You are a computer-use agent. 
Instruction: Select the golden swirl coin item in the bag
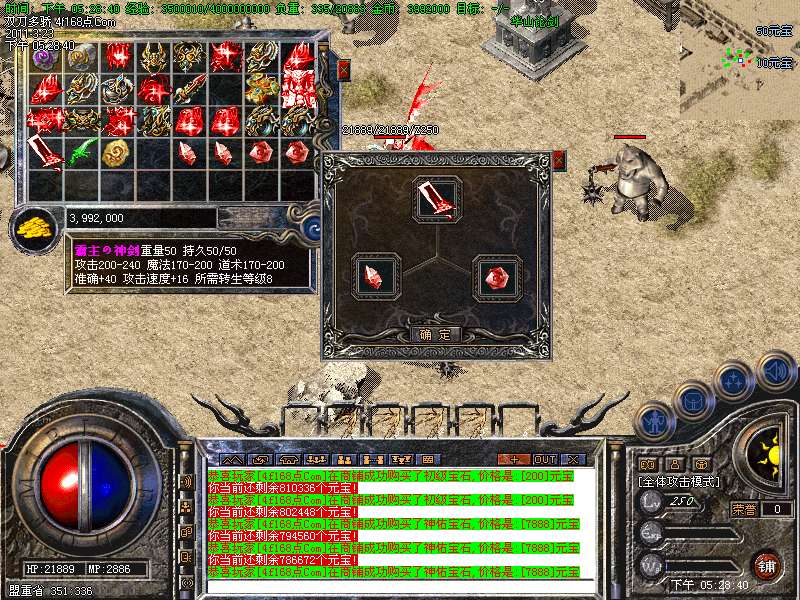[x=117, y=152]
